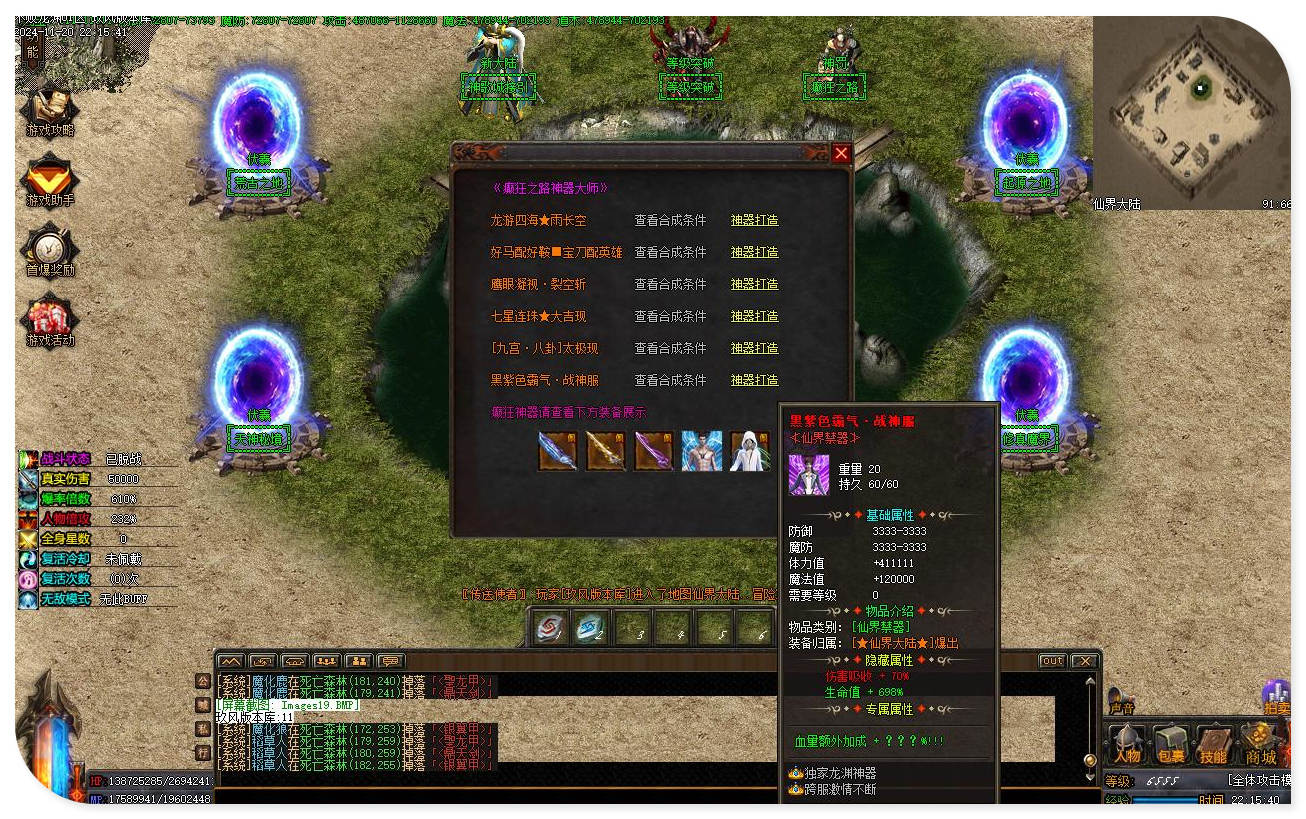This screenshot has width=1306, height=819.
Task: Open the 游戏活动 events icon
Action: pos(49,320)
